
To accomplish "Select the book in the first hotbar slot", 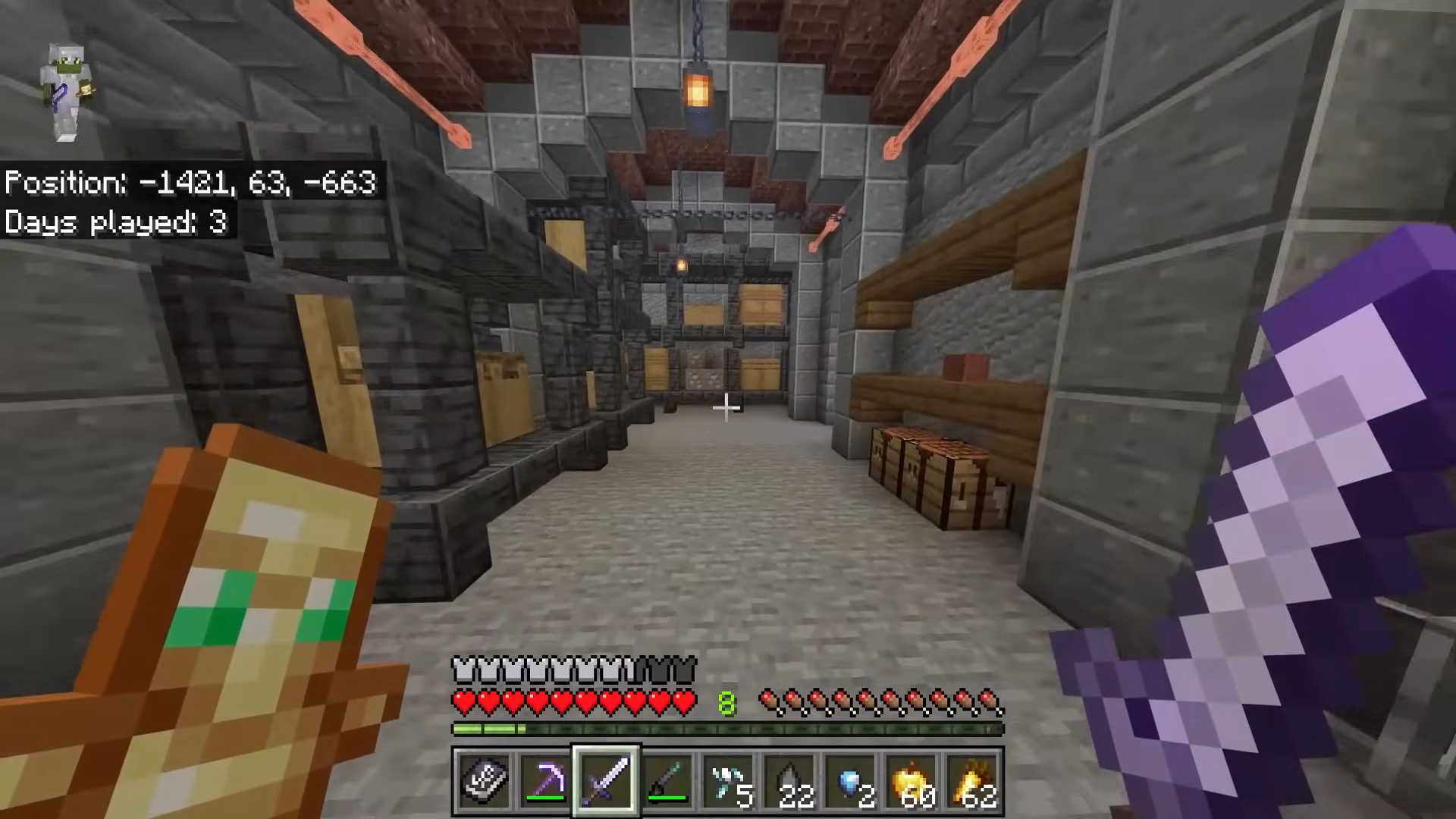I will pyautogui.click(x=484, y=780).
